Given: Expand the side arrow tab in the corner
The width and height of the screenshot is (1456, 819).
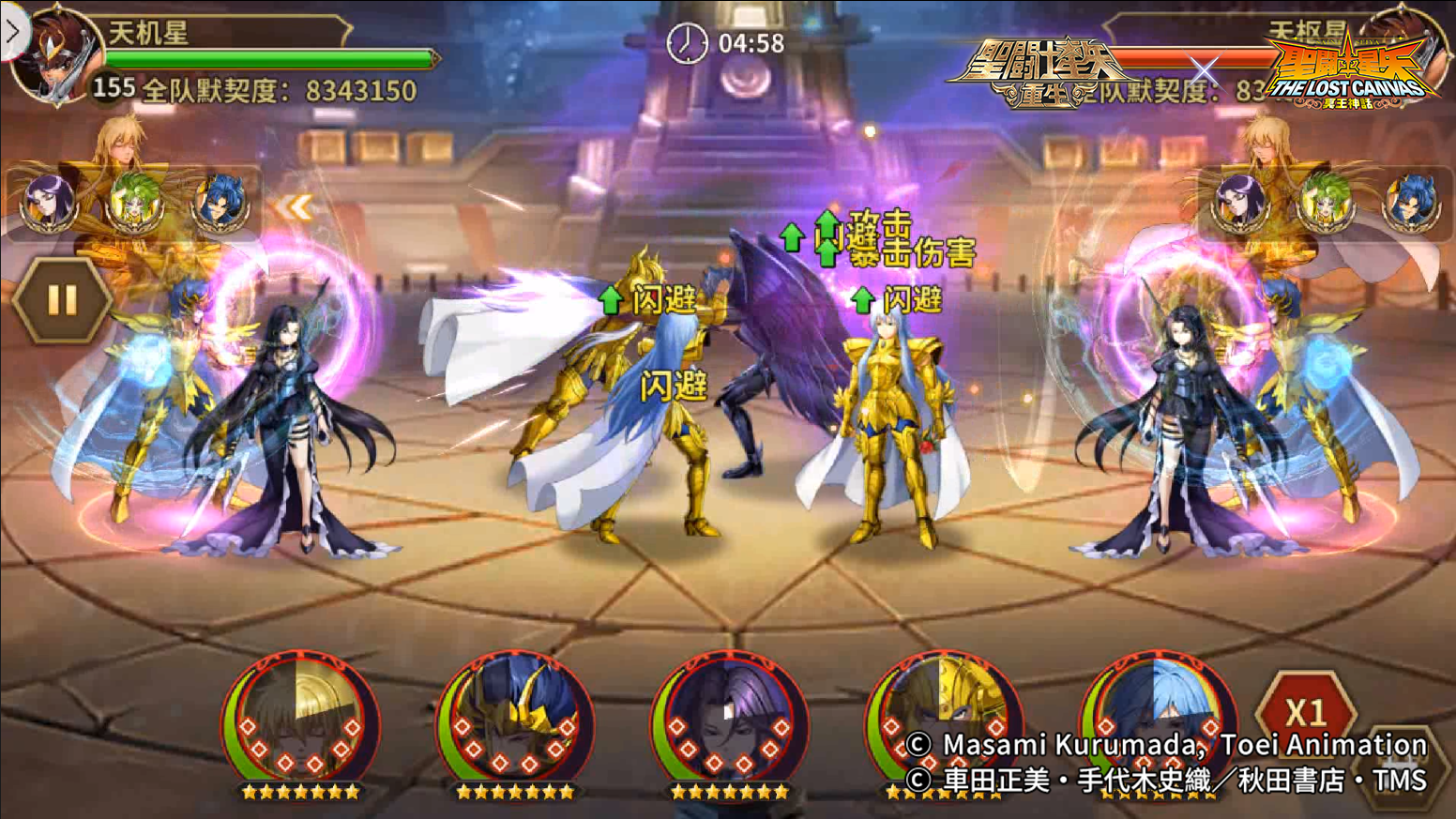Looking at the screenshot, I should [x=12, y=32].
